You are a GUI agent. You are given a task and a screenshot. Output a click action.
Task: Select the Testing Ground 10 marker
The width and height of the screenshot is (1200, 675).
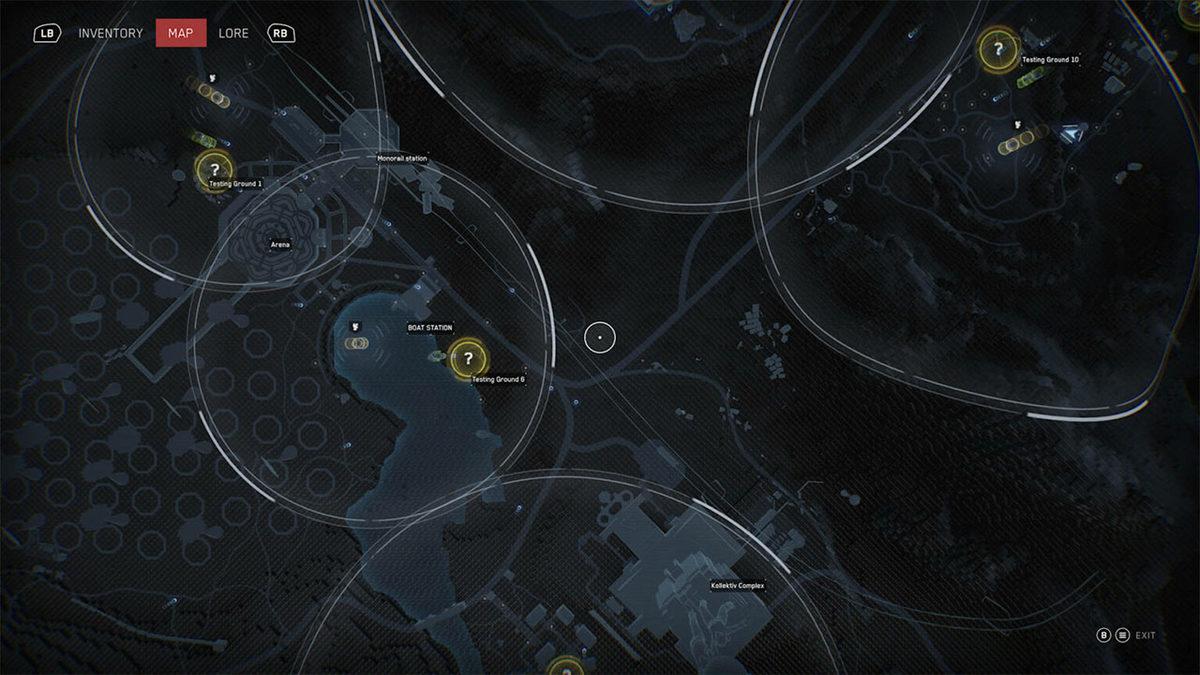pyautogui.click(x=996, y=48)
